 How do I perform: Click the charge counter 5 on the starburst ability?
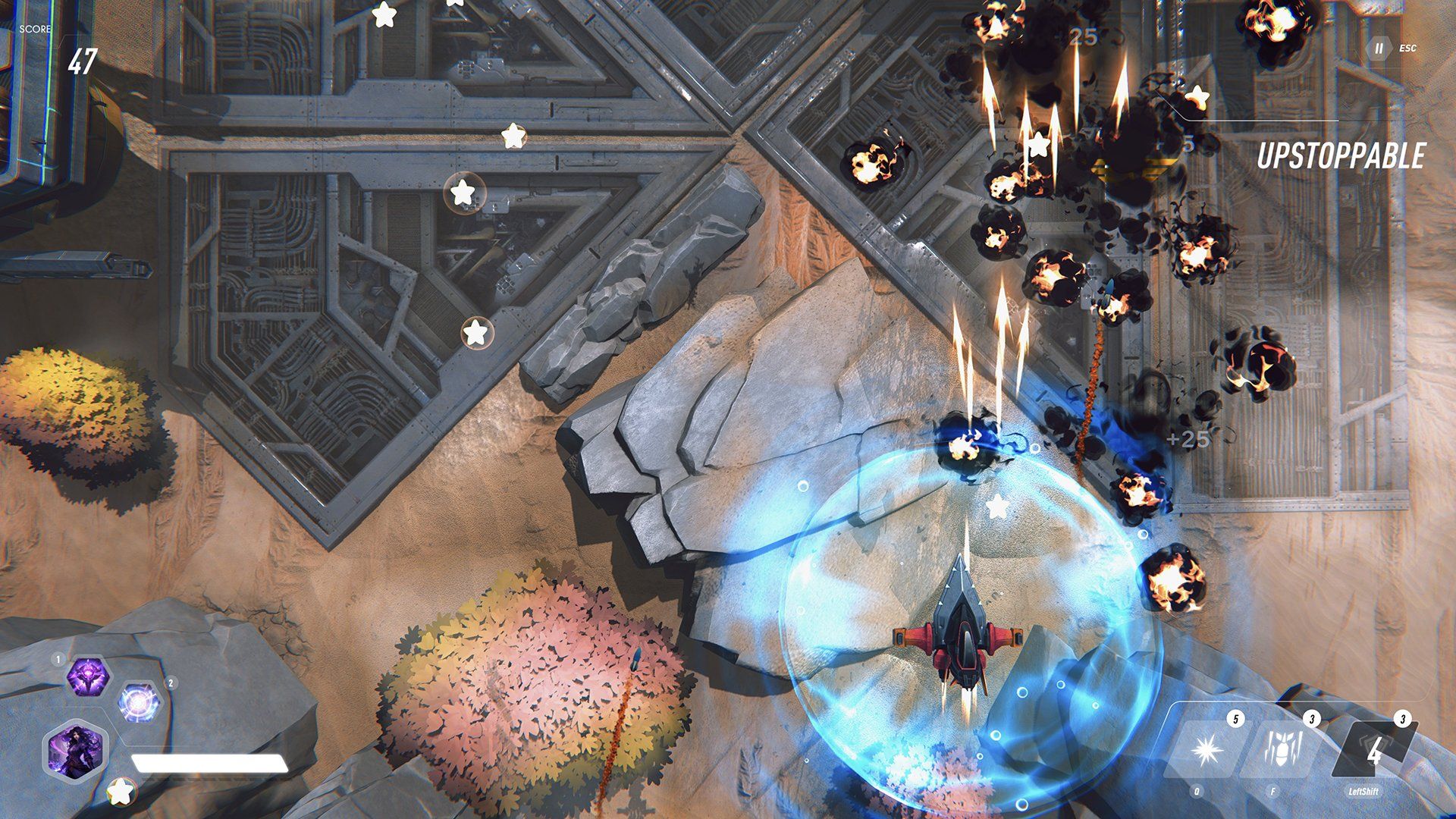coord(1236,720)
